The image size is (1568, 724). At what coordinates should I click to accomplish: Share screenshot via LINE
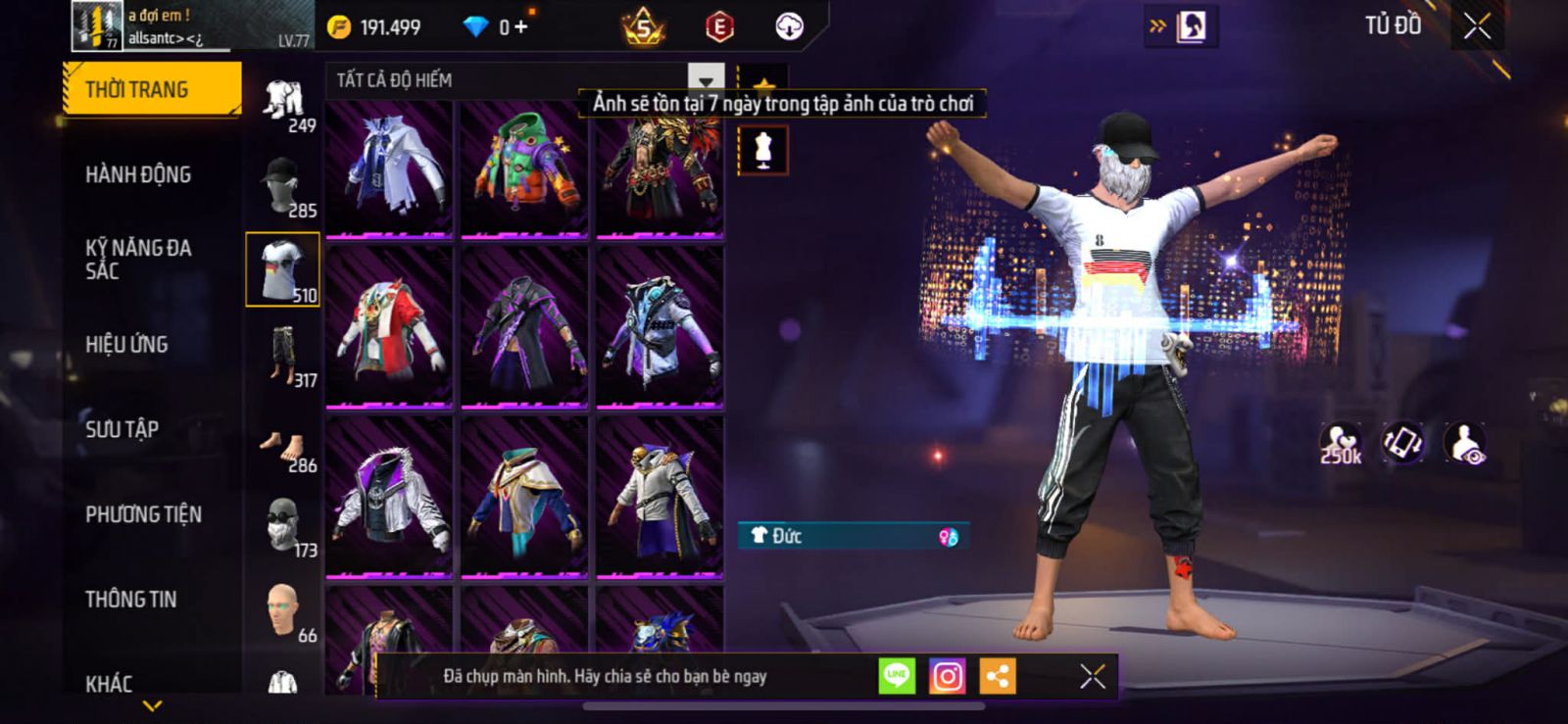[897, 676]
